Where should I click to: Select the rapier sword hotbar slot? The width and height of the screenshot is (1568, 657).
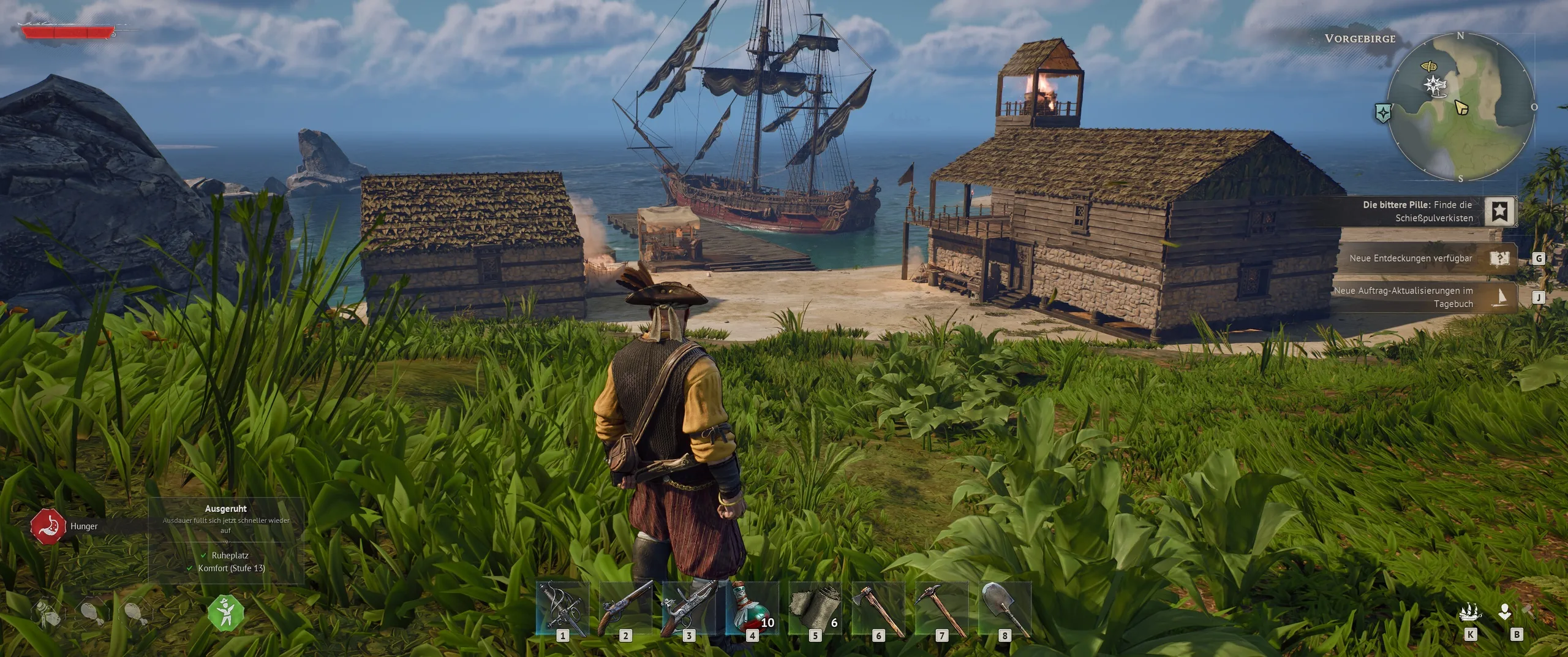pyautogui.click(x=562, y=608)
